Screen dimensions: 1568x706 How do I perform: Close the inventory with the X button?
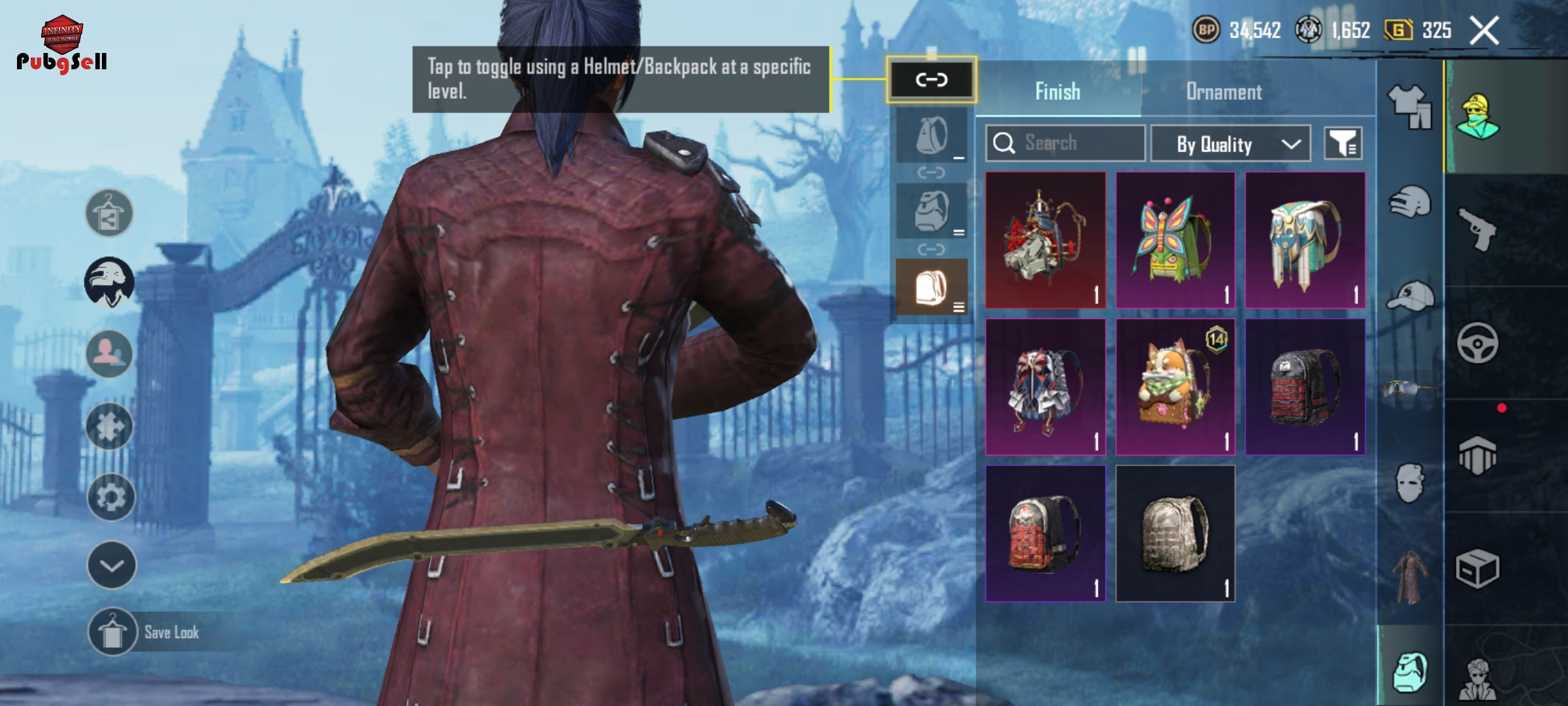pos(1484,31)
